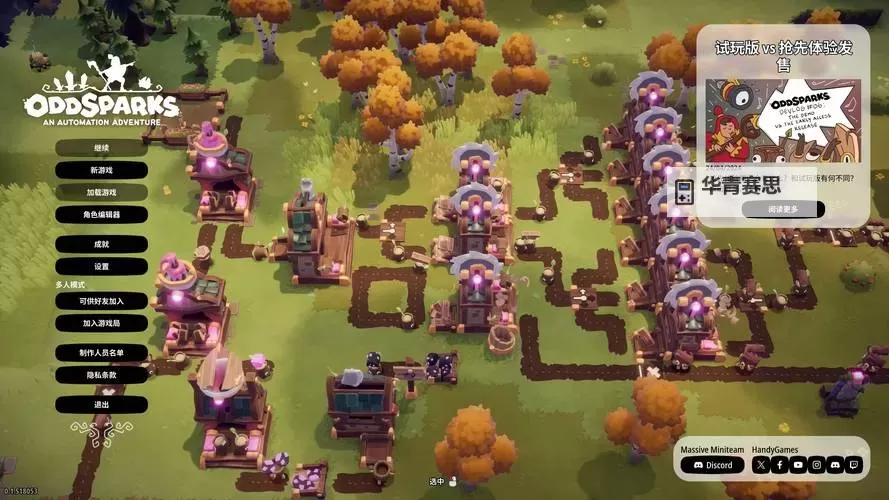The image size is (889, 500).
Task: Open the 角色编辑器 character editor
Action: coord(101,214)
